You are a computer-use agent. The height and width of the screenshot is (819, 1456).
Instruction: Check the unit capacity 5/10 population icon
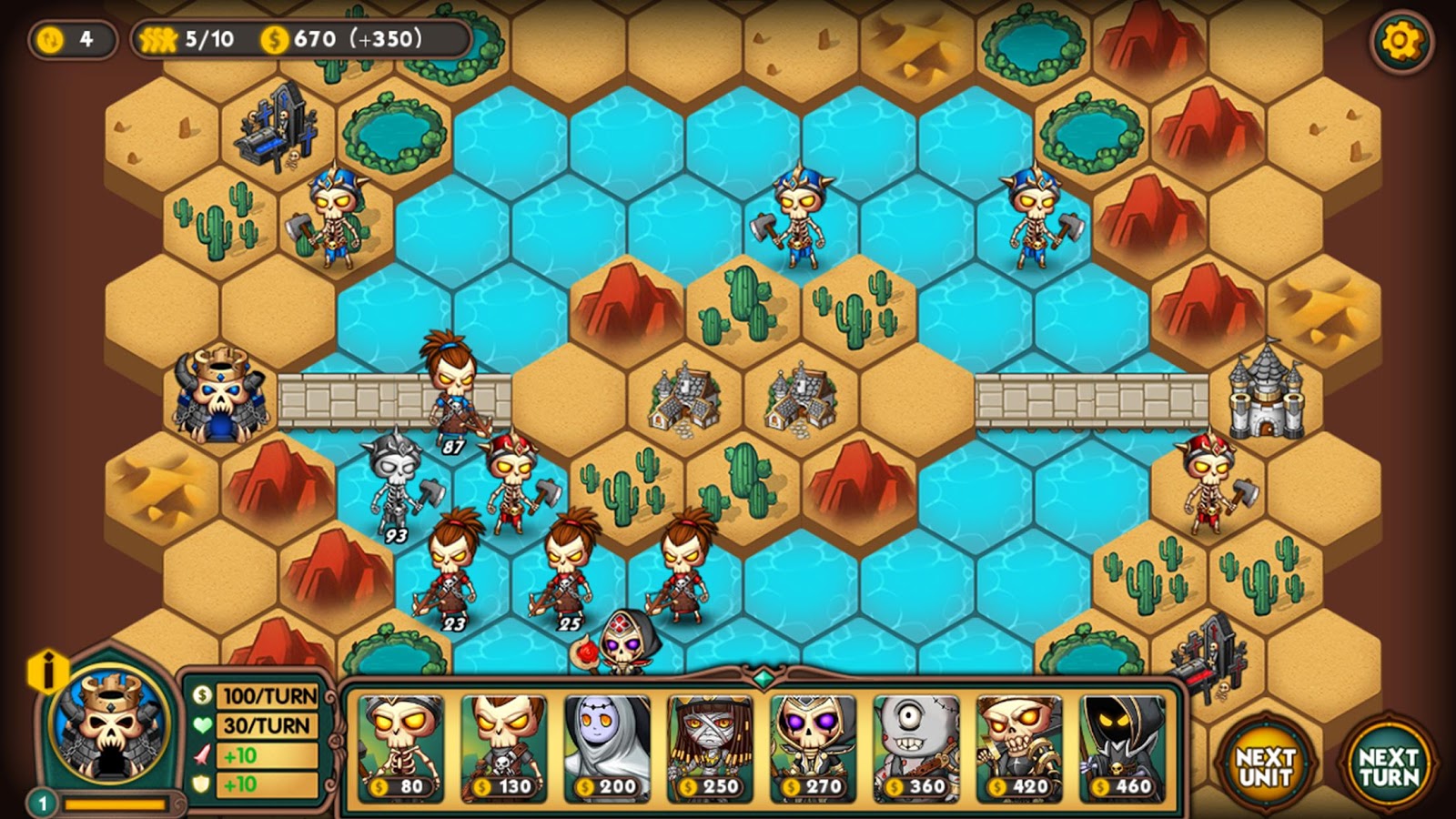(159, 39)
